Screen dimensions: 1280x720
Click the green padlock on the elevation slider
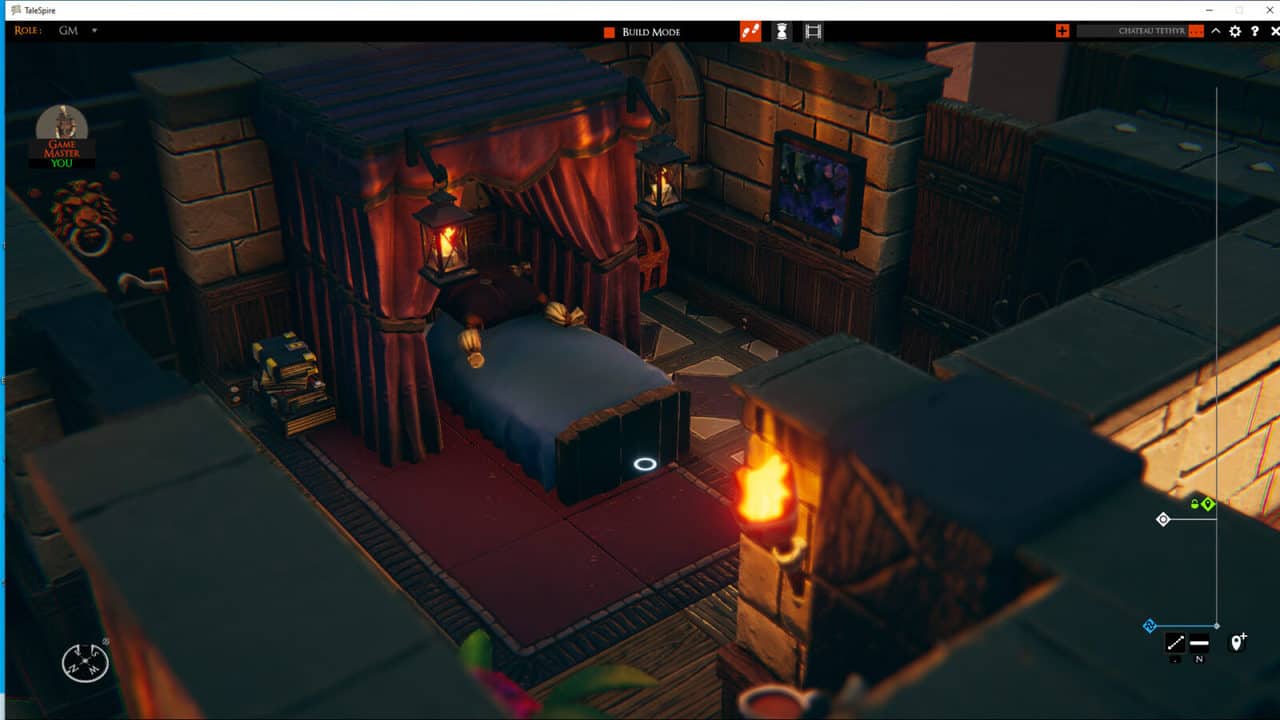(1194, 503)
